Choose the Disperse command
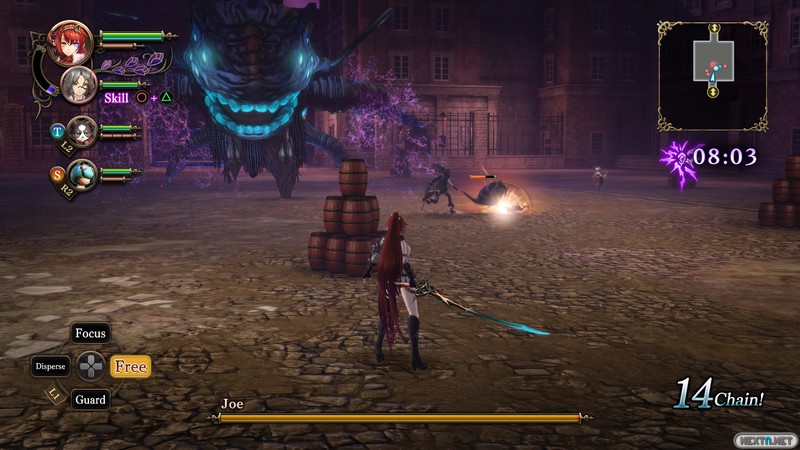 tap(50, 366)
